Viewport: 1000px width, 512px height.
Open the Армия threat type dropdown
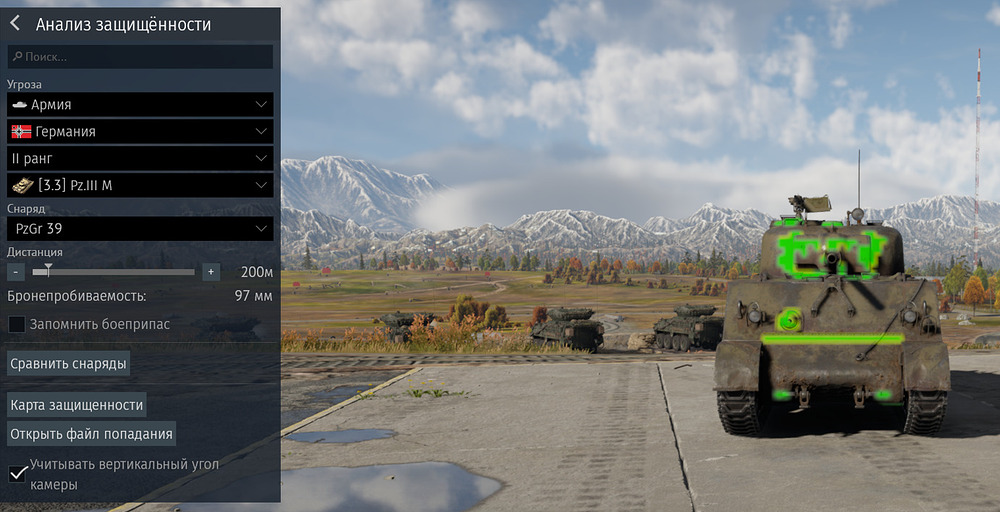pyautogui.click(x=140, y=104)
